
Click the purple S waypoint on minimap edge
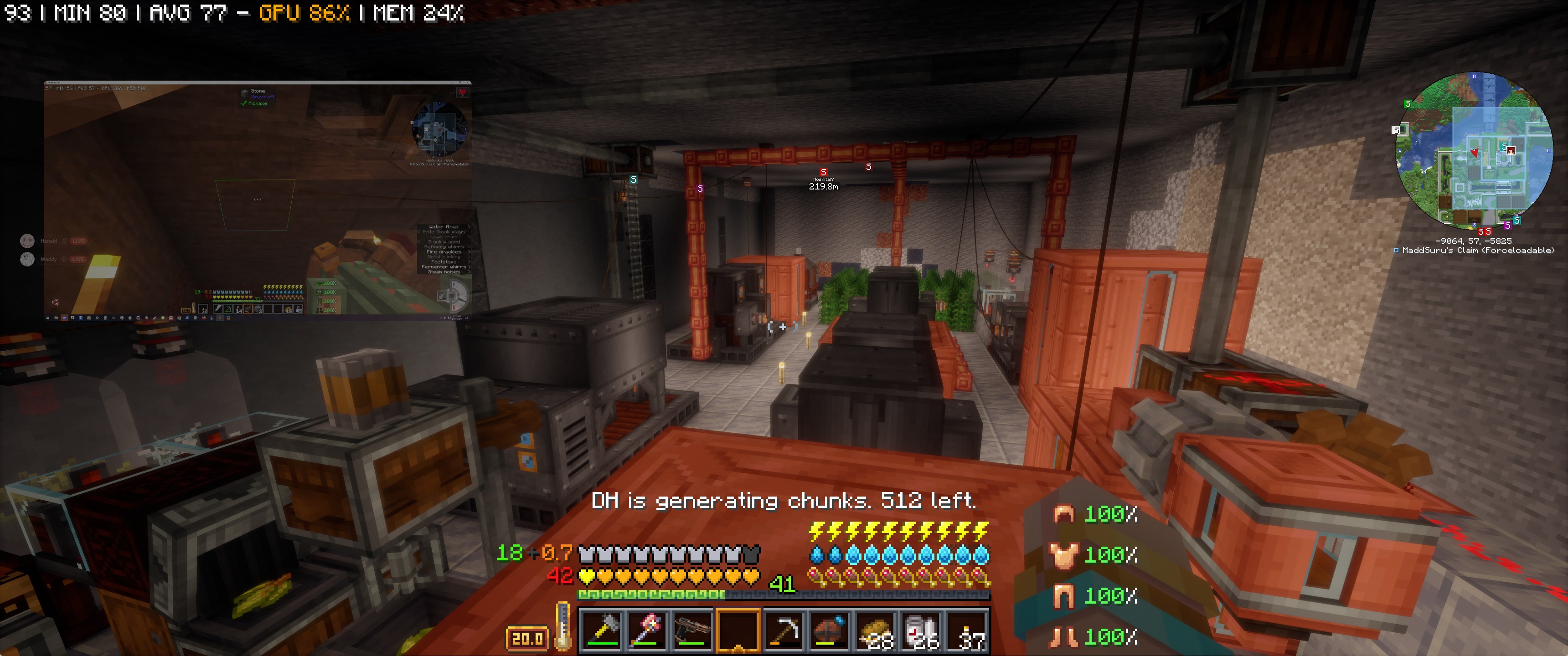(x=1507, y=225)
